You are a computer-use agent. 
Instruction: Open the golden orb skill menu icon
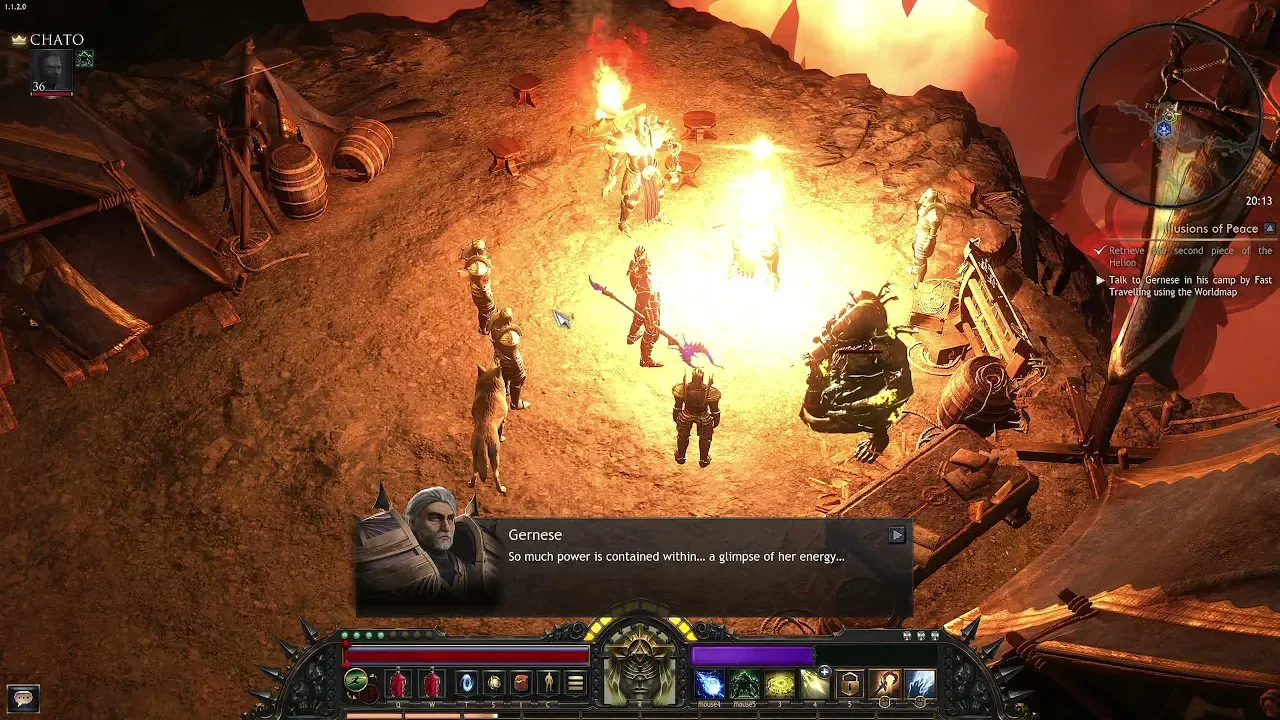pyautogui.click(x=494, y=684)
